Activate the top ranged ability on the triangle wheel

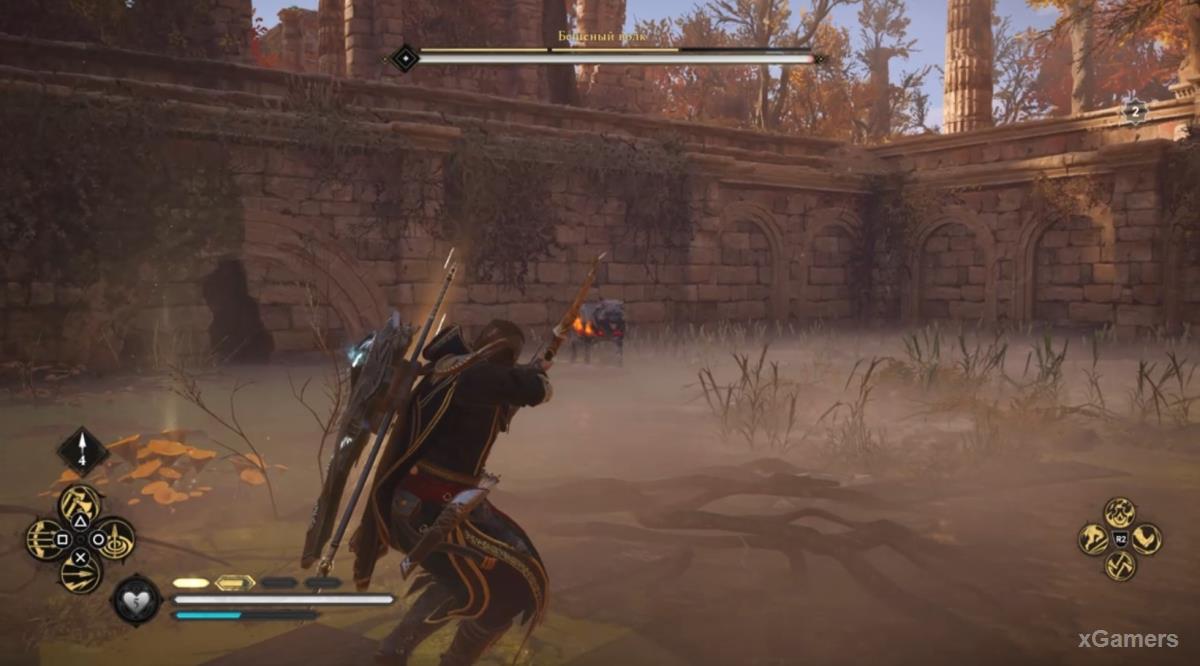point(80,505)
